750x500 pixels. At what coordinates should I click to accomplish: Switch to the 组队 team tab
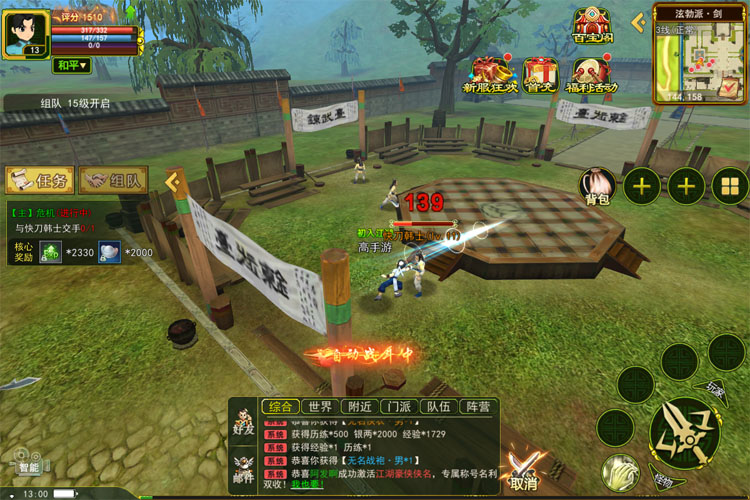click(x=114, y=181)
